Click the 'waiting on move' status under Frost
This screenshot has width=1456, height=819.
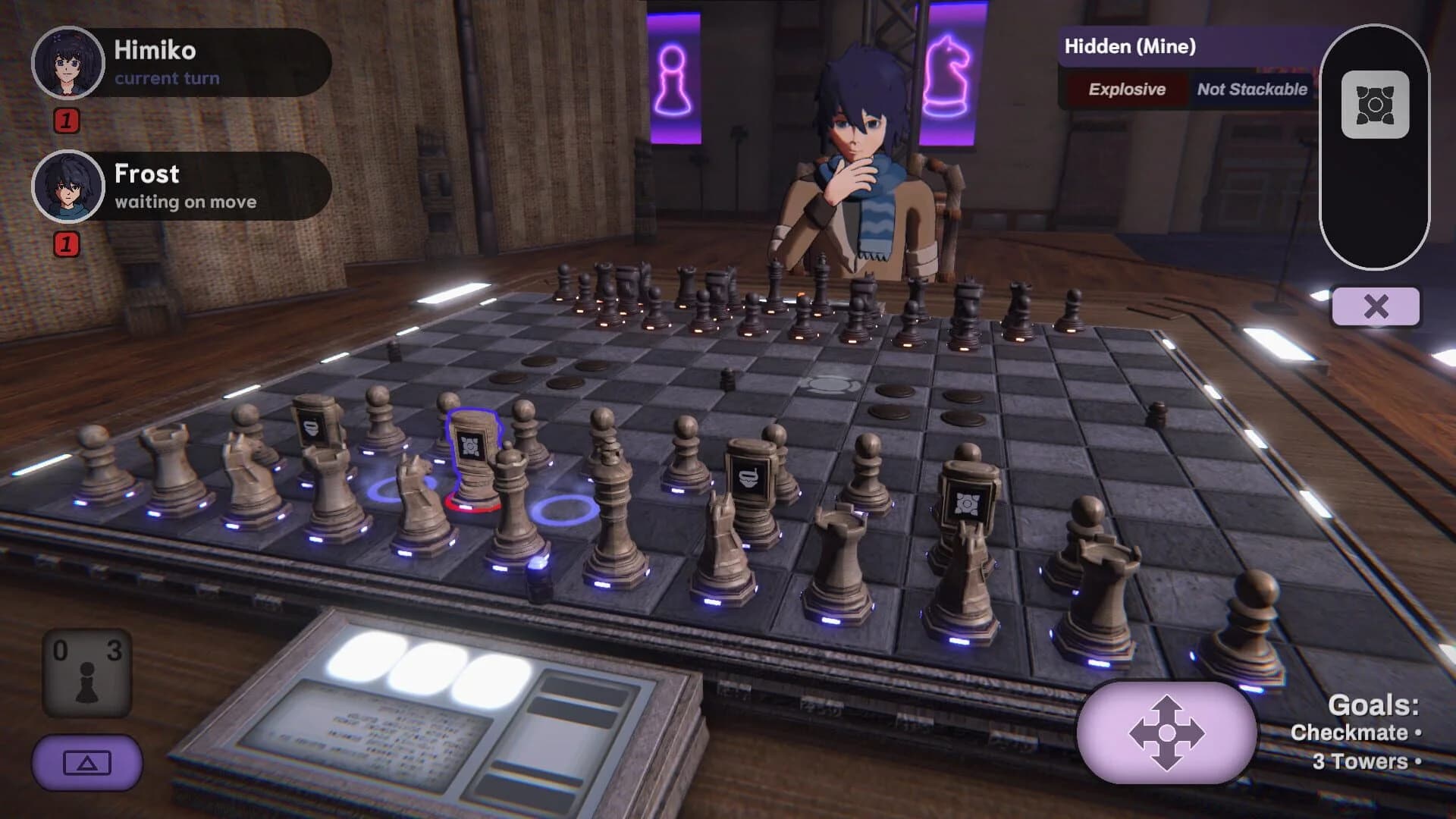click(x=185, y=202)
